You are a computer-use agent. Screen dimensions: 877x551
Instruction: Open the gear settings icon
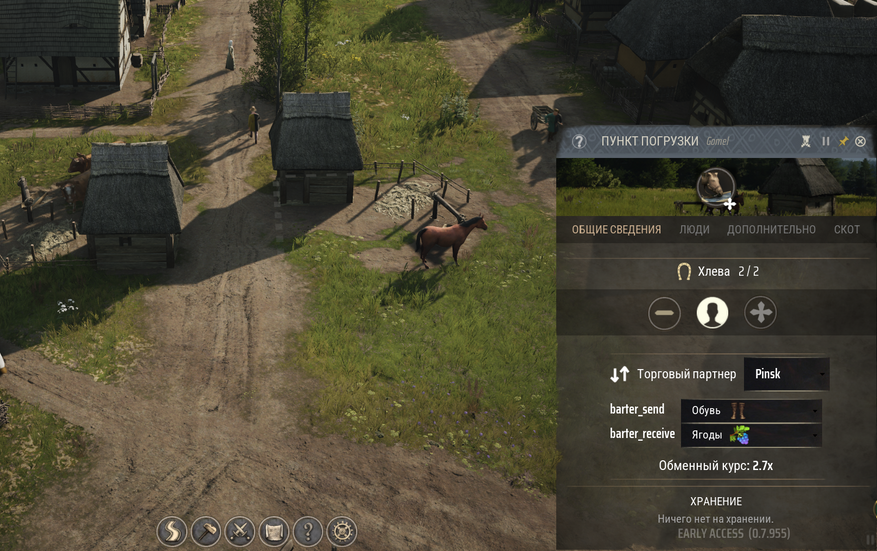pos(342,531)
